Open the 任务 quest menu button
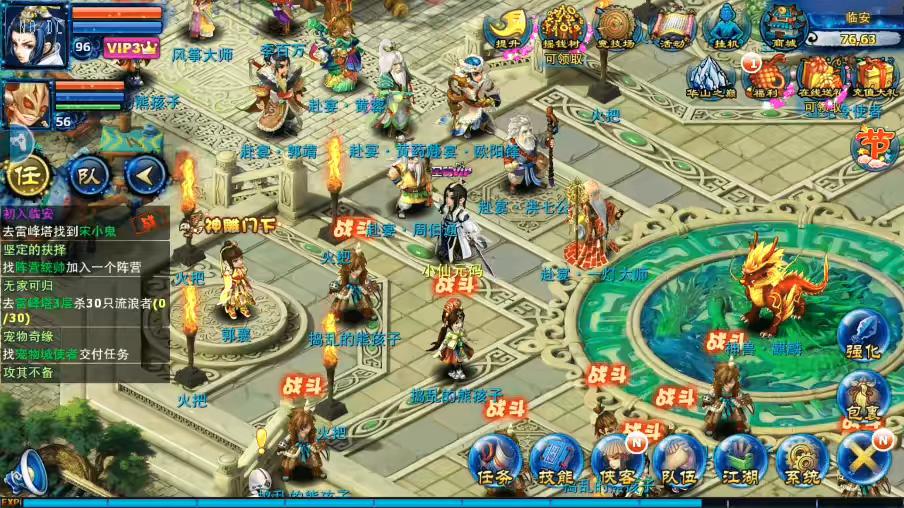The height and width of the screenshot is (508, 904). [x=495, y=463]
